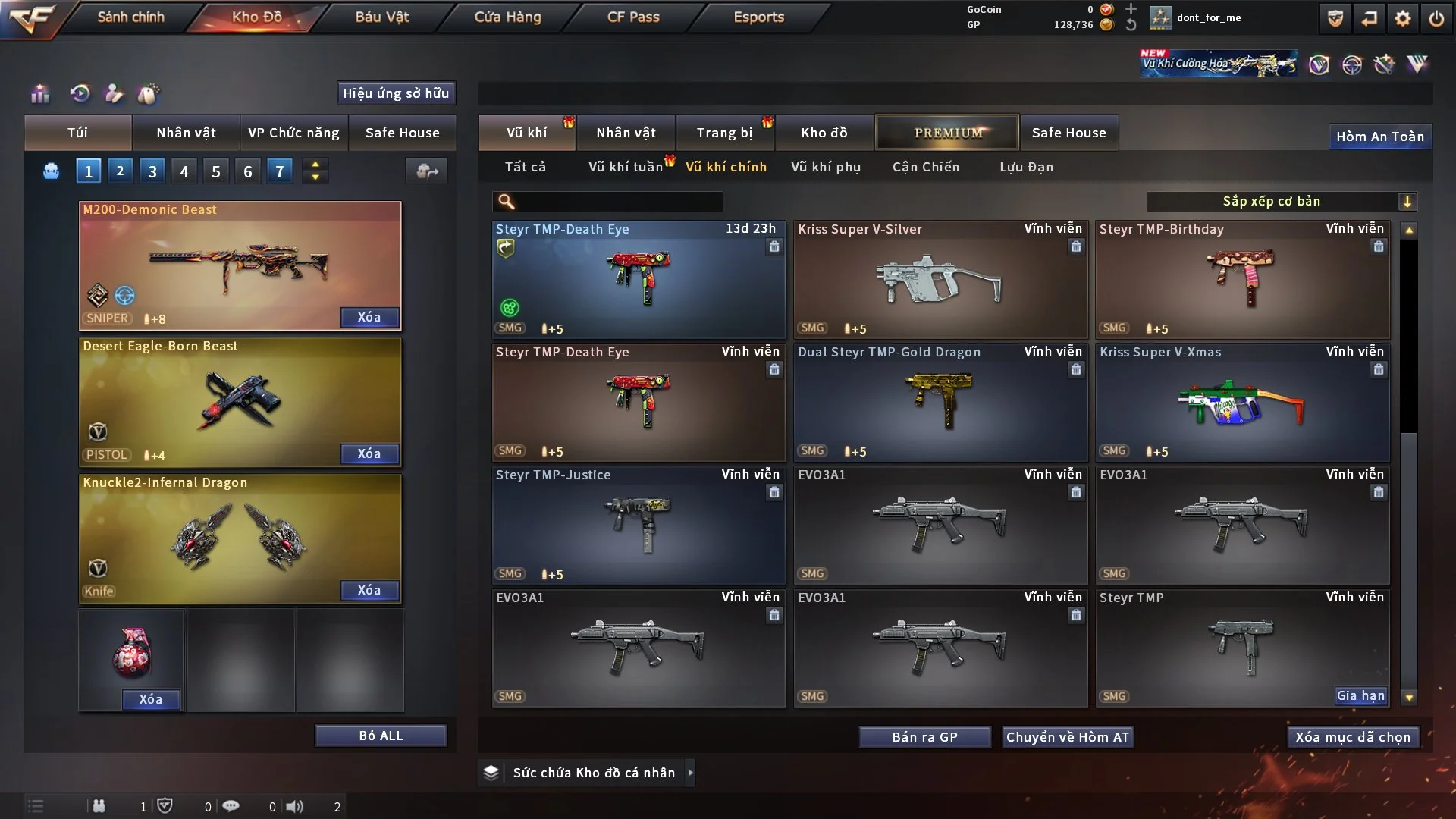Select loadout bag number 3
The width and height of the screenshot is (1456, 819).
tap(152, 171)
